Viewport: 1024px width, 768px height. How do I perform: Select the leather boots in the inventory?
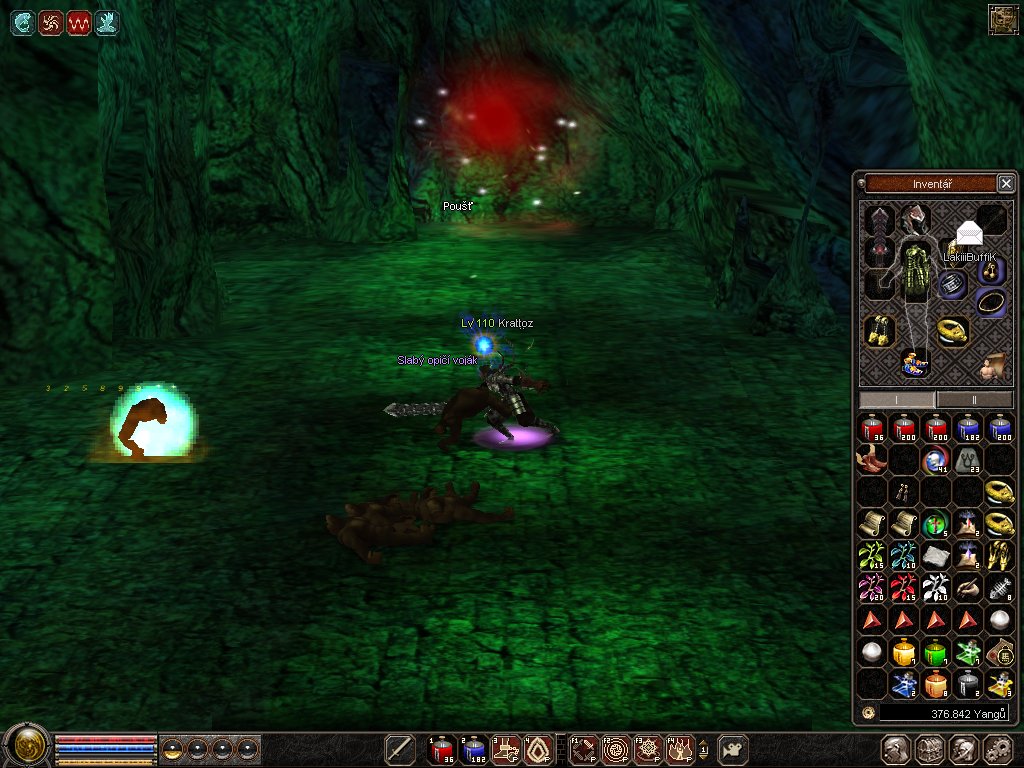871,459
